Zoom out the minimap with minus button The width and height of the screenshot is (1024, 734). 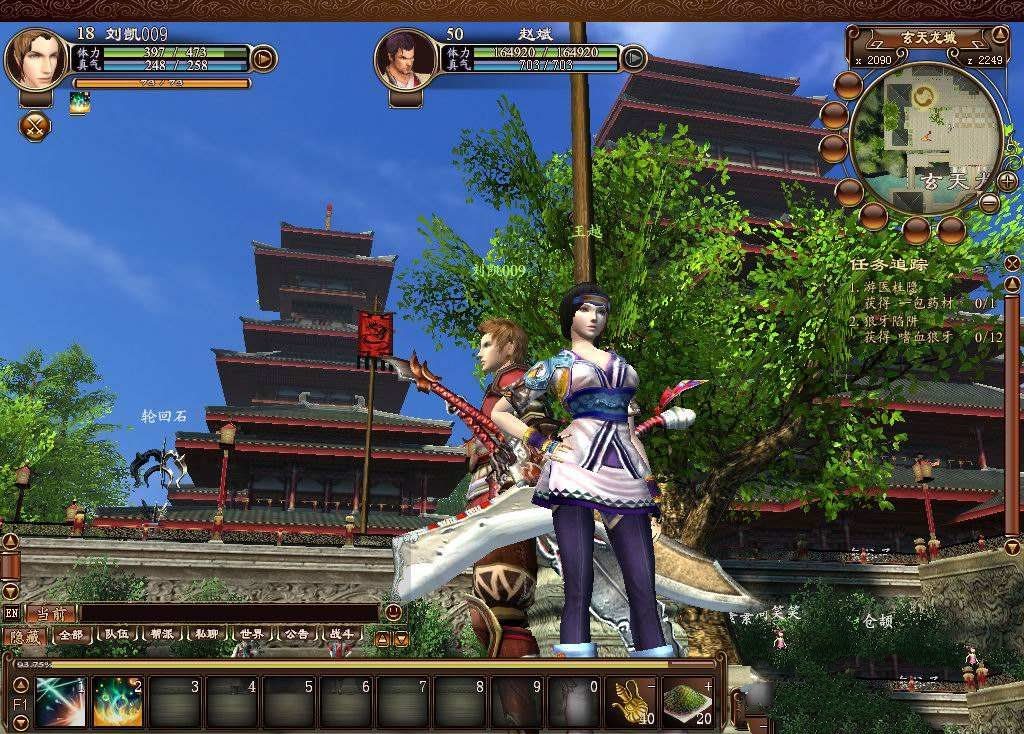(x=989, y=203)
